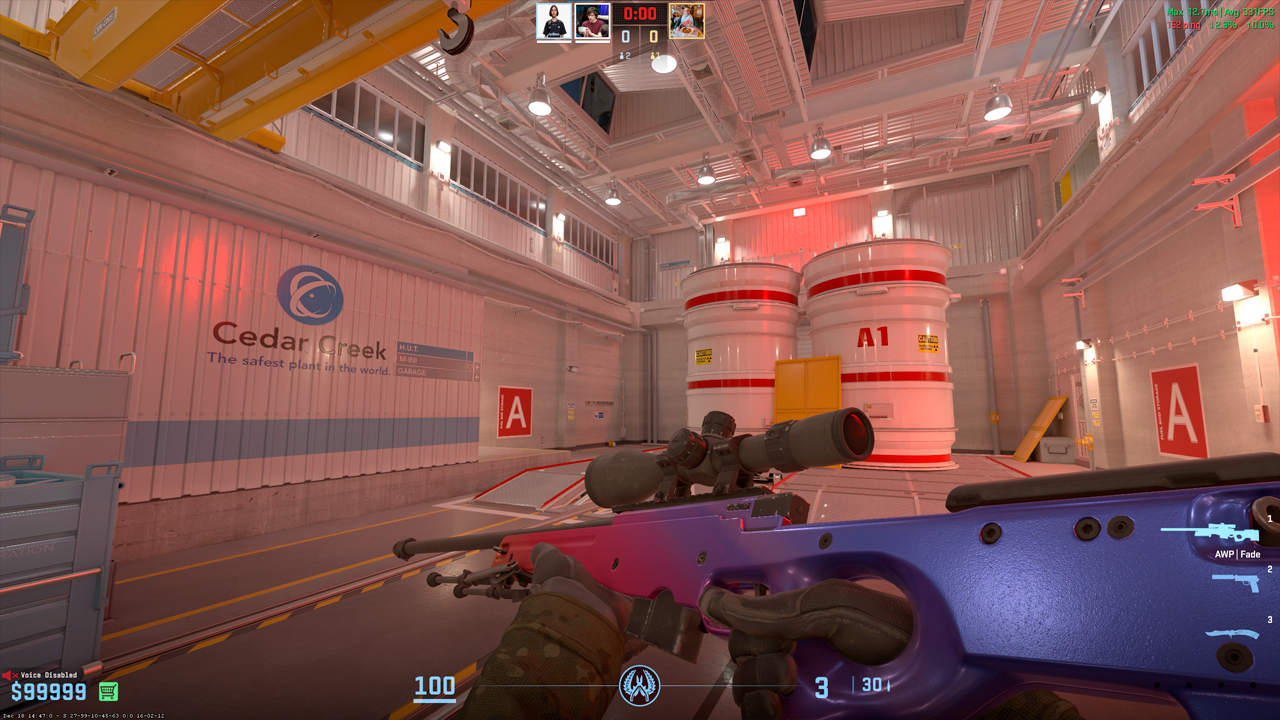Select the teammate avatar in the maroon shirt
Screen dimensions: 1280x720
pyautogui.click(x=592, y=21)
